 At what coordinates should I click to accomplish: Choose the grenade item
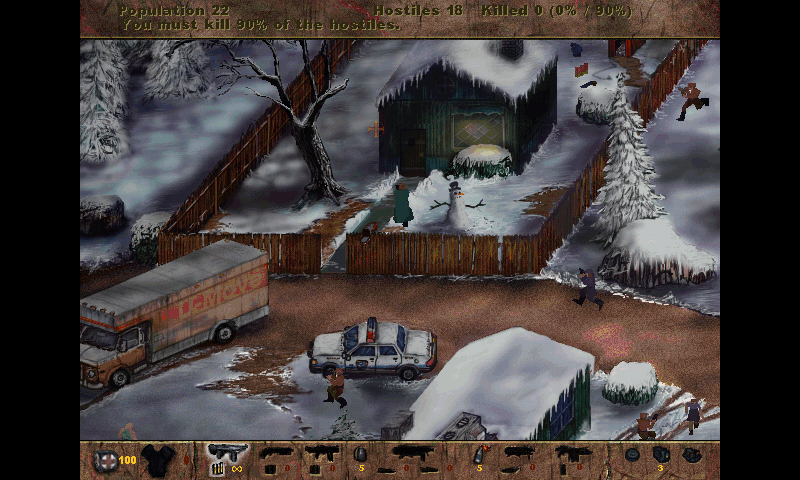[360, 454]
